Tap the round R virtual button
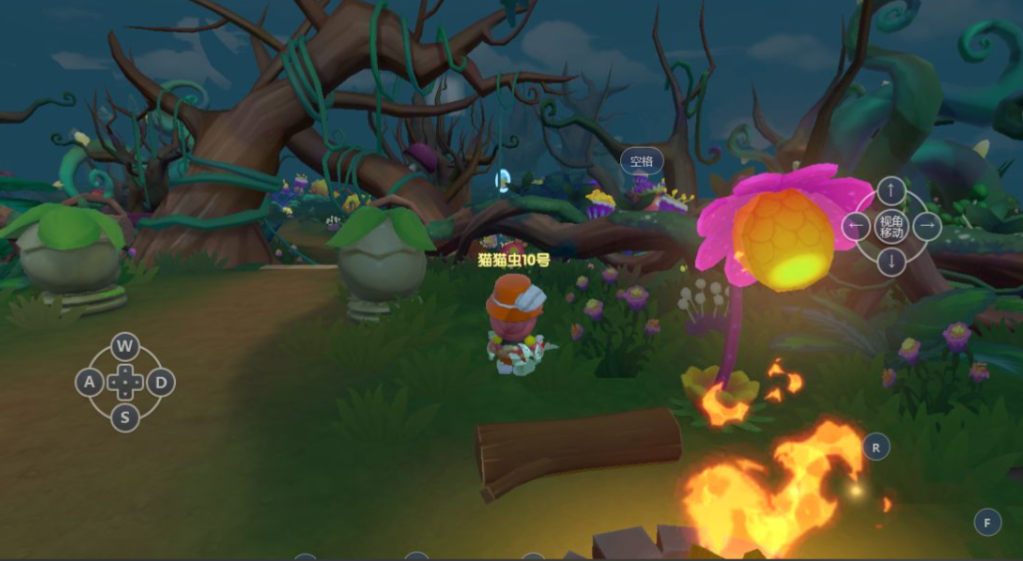Image resolution: width=1023 pixels, height=561 pixels. tap(876, 447)
